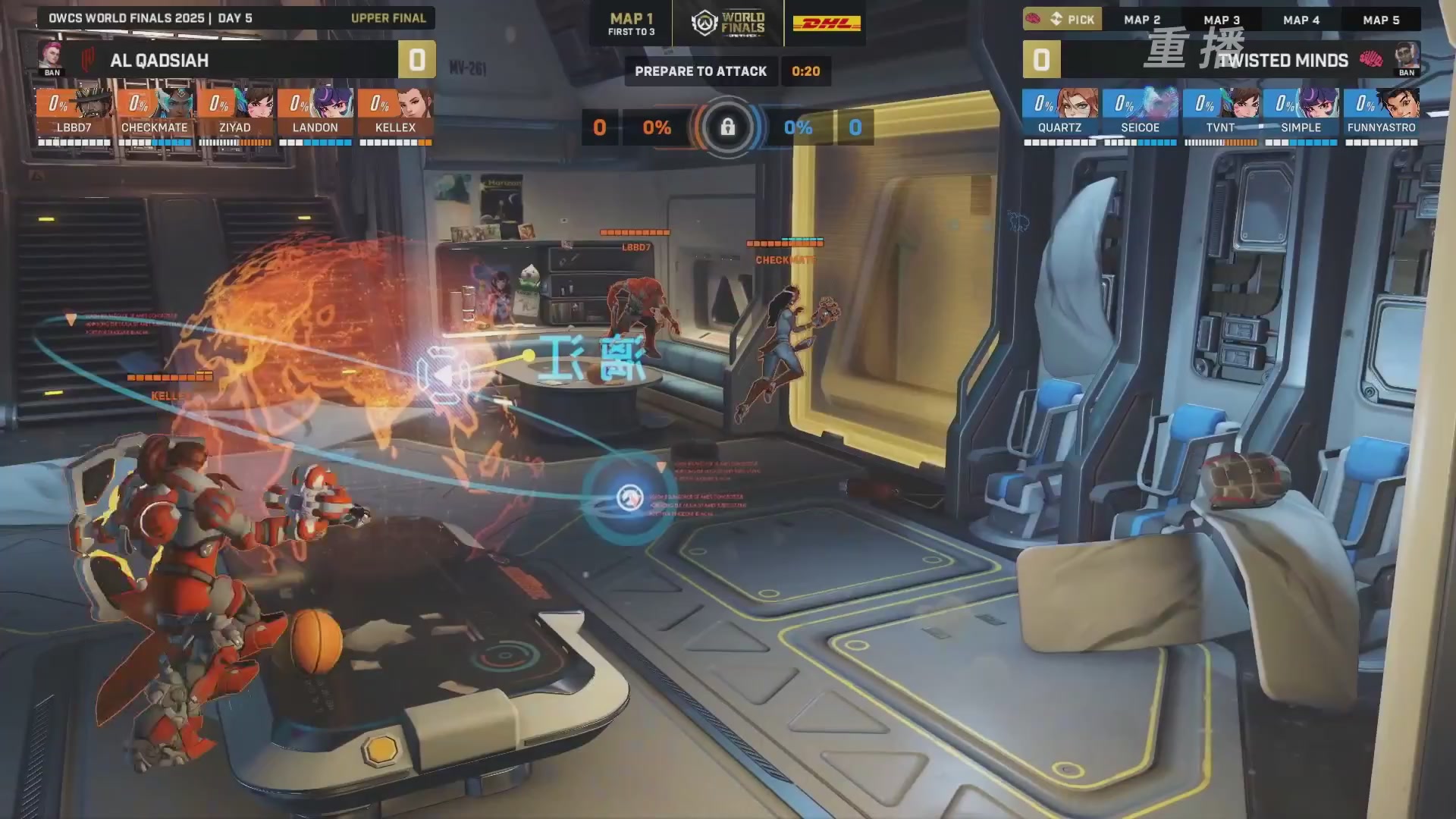1456x819 pixels.
Task: Select QUARTZ's player card
Action: click(x=1059, y=116)
